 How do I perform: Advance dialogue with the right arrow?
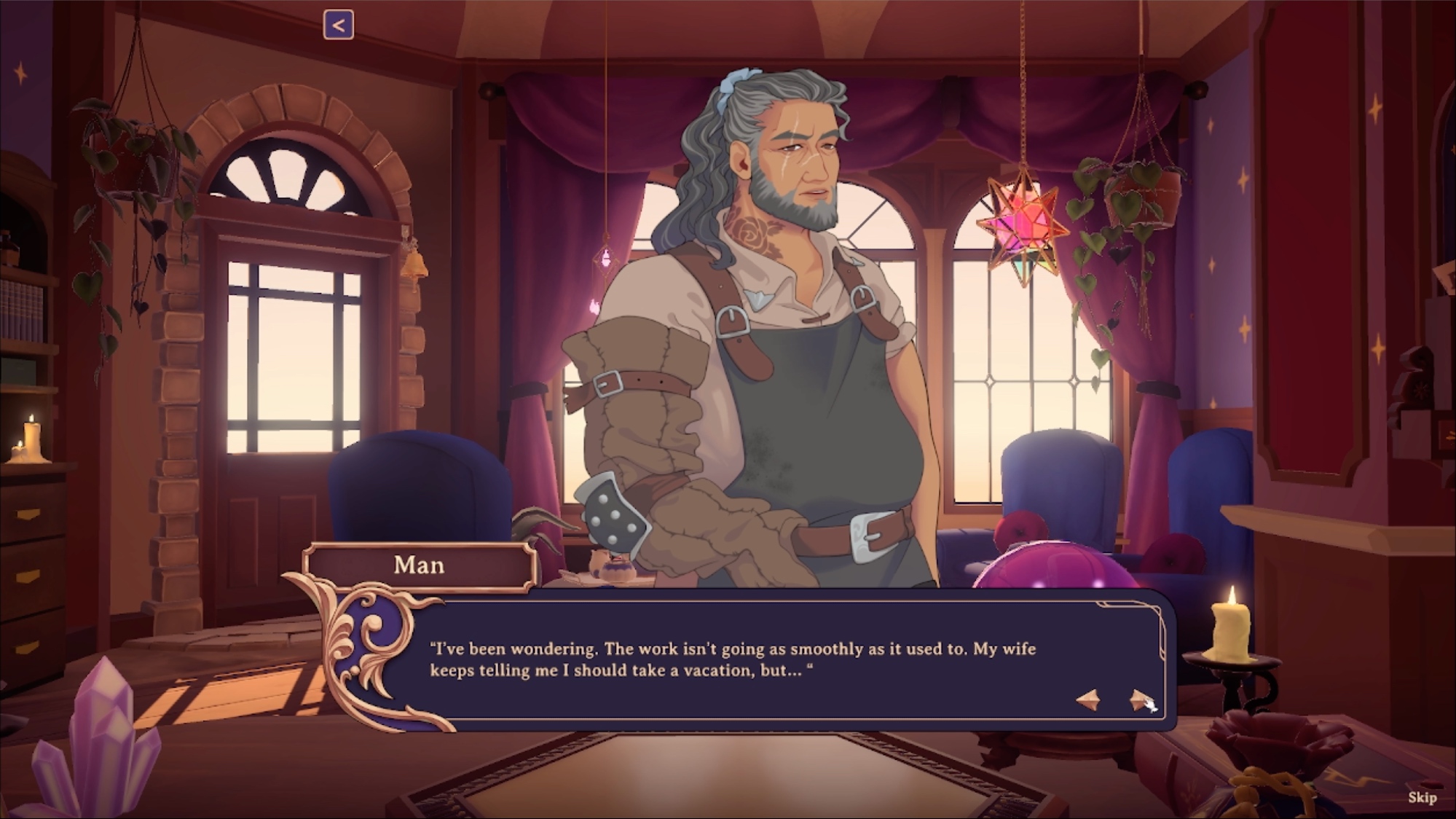pyautogui.click(x=1138, y=700)
